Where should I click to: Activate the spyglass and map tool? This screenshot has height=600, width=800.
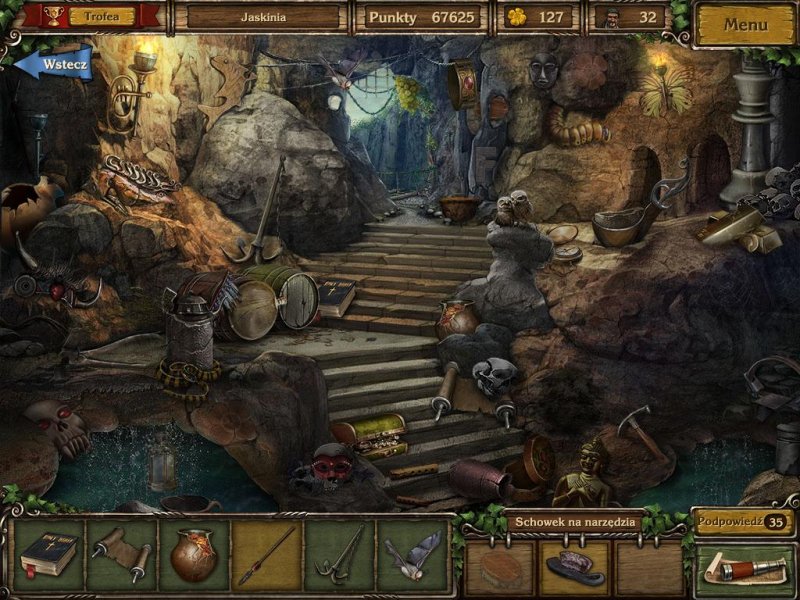point(744,568)
